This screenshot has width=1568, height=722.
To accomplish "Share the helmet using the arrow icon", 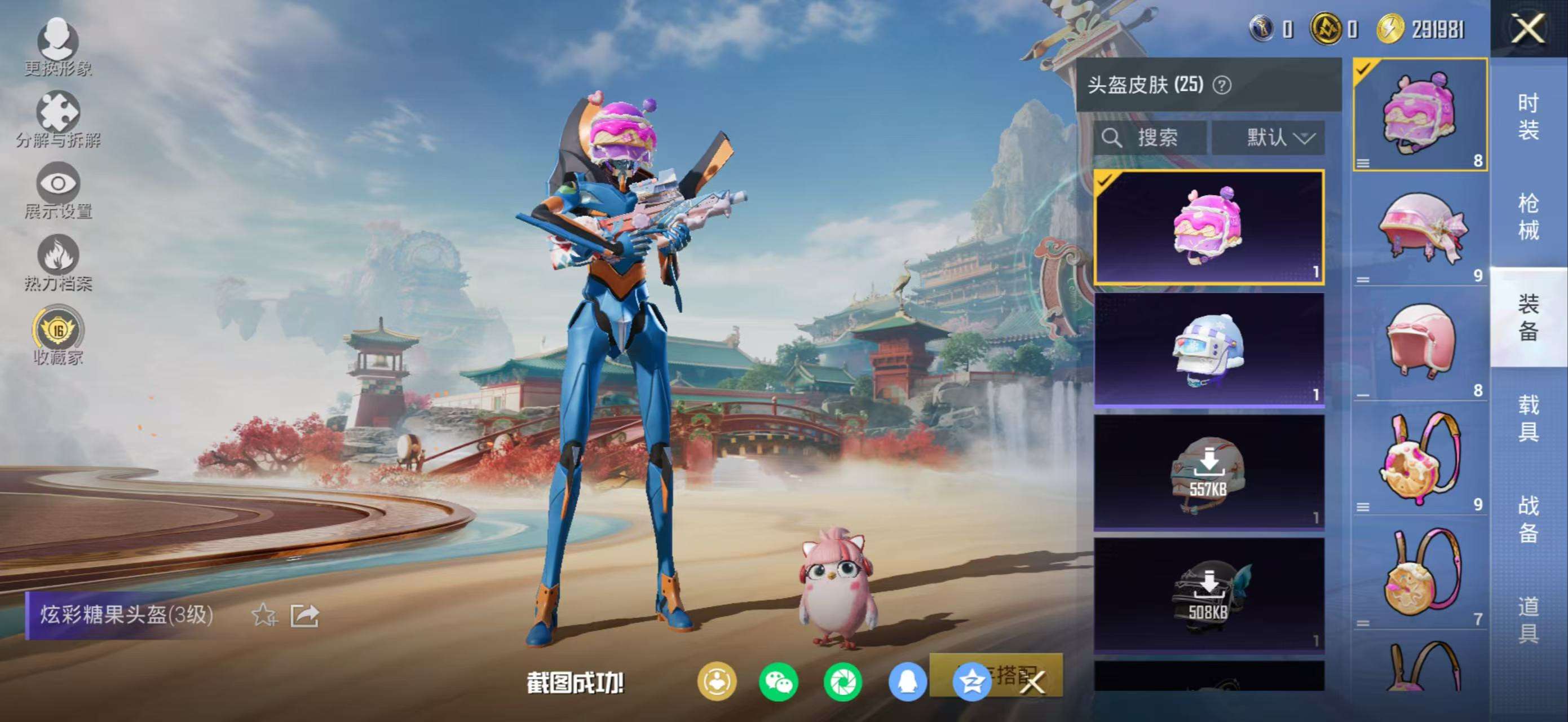I will coord(304,615).
